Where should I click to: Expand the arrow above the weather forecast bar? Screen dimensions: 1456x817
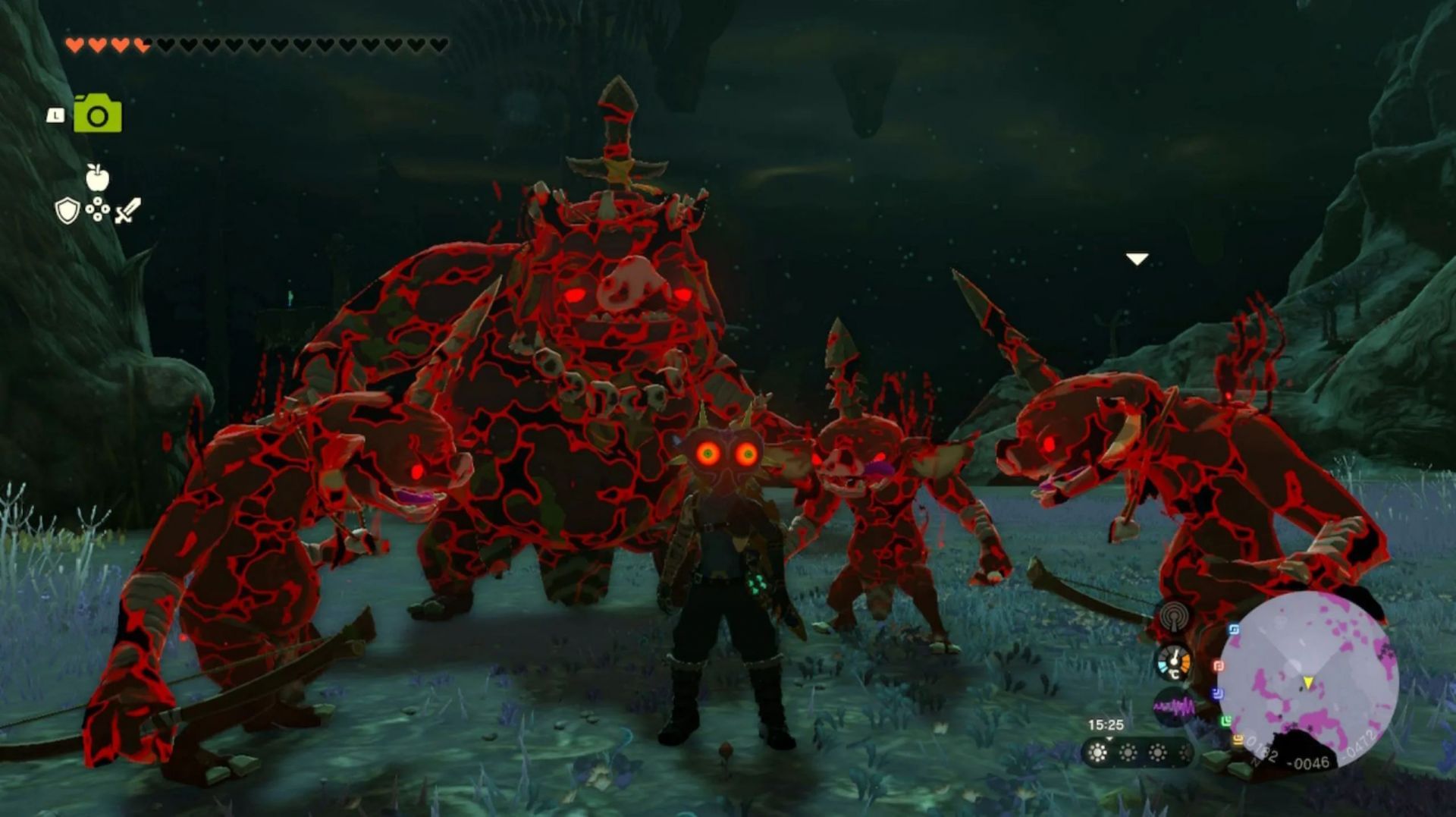click(x=1108, y=738)
